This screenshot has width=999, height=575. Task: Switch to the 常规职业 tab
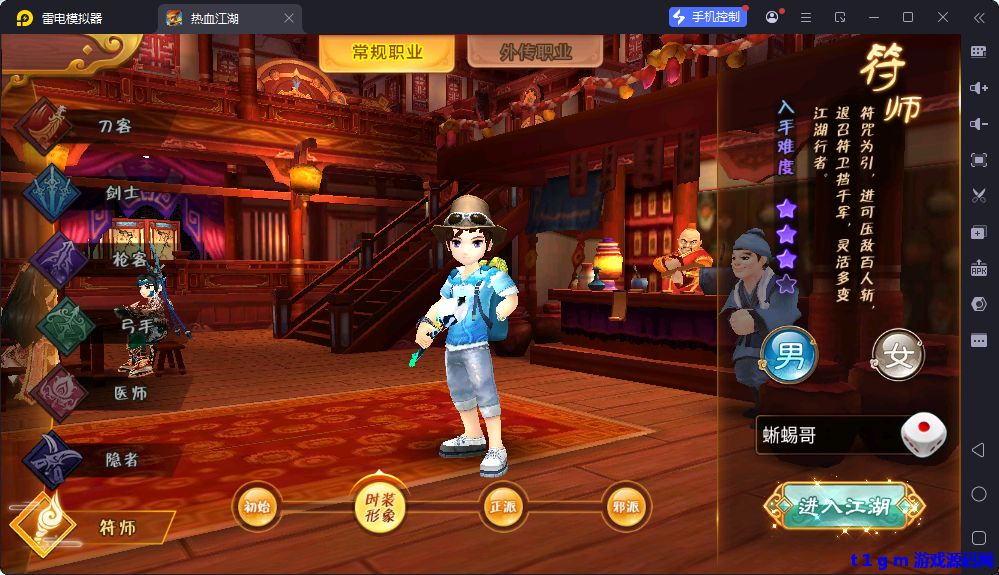pos(387,53)
